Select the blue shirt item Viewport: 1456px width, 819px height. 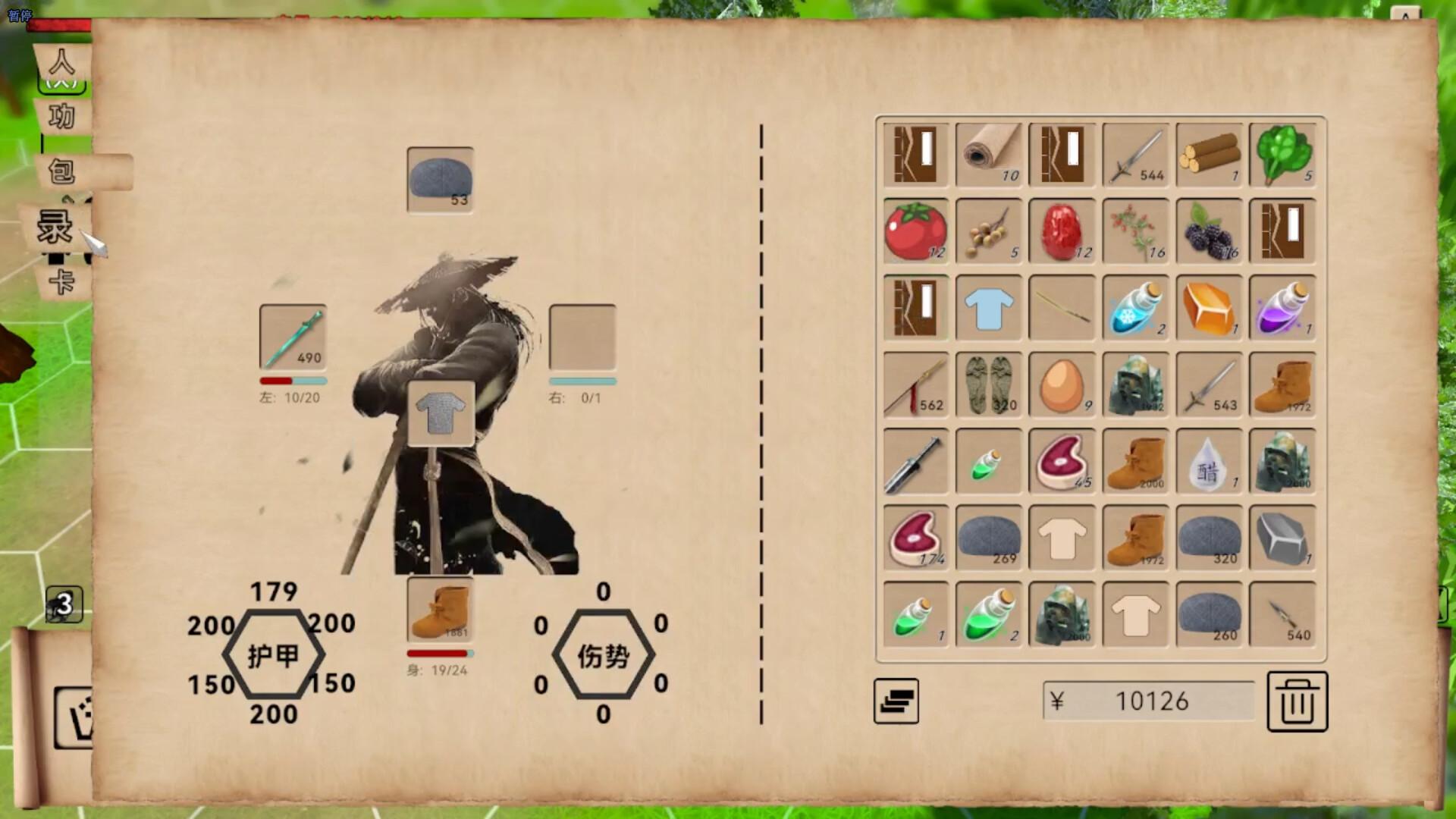pos(989,308)
